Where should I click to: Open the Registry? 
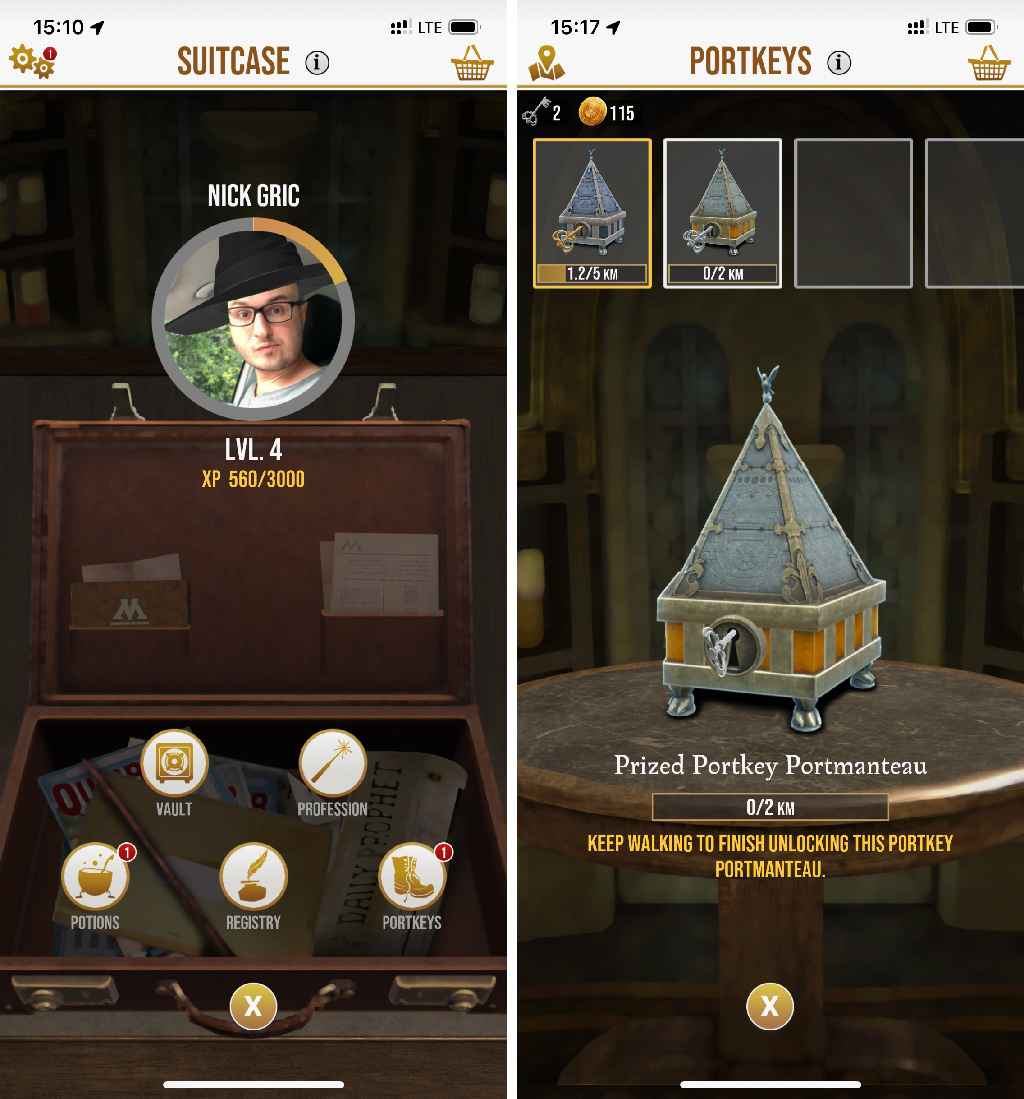tap(253, 878)
